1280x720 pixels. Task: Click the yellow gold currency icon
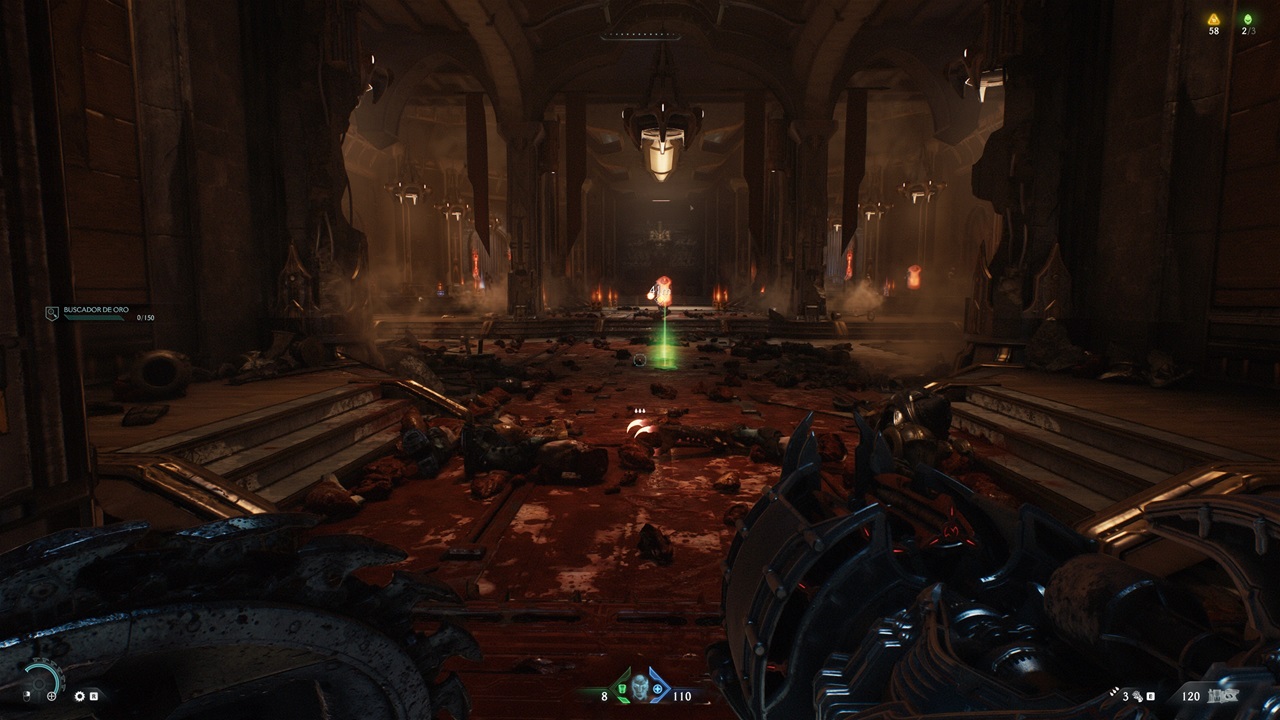coord(1214,19)
